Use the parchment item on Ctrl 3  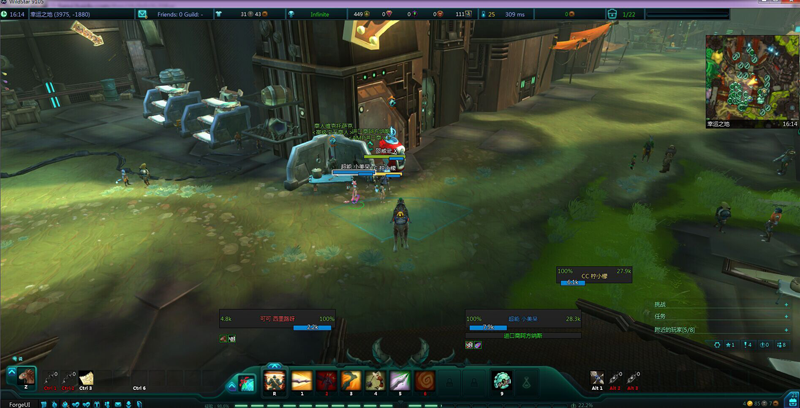pos(86,378)
